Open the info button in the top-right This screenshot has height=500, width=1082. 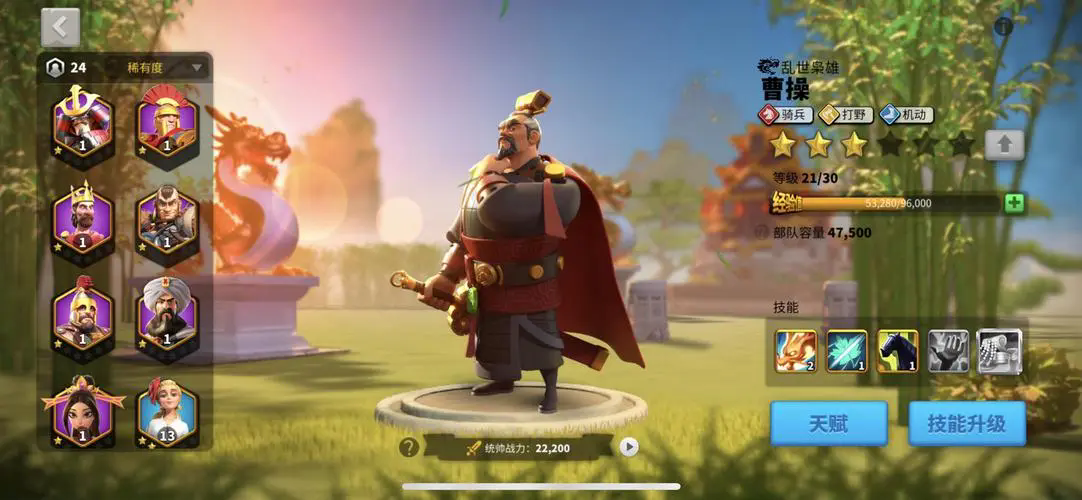click(x=1004, y=27)
